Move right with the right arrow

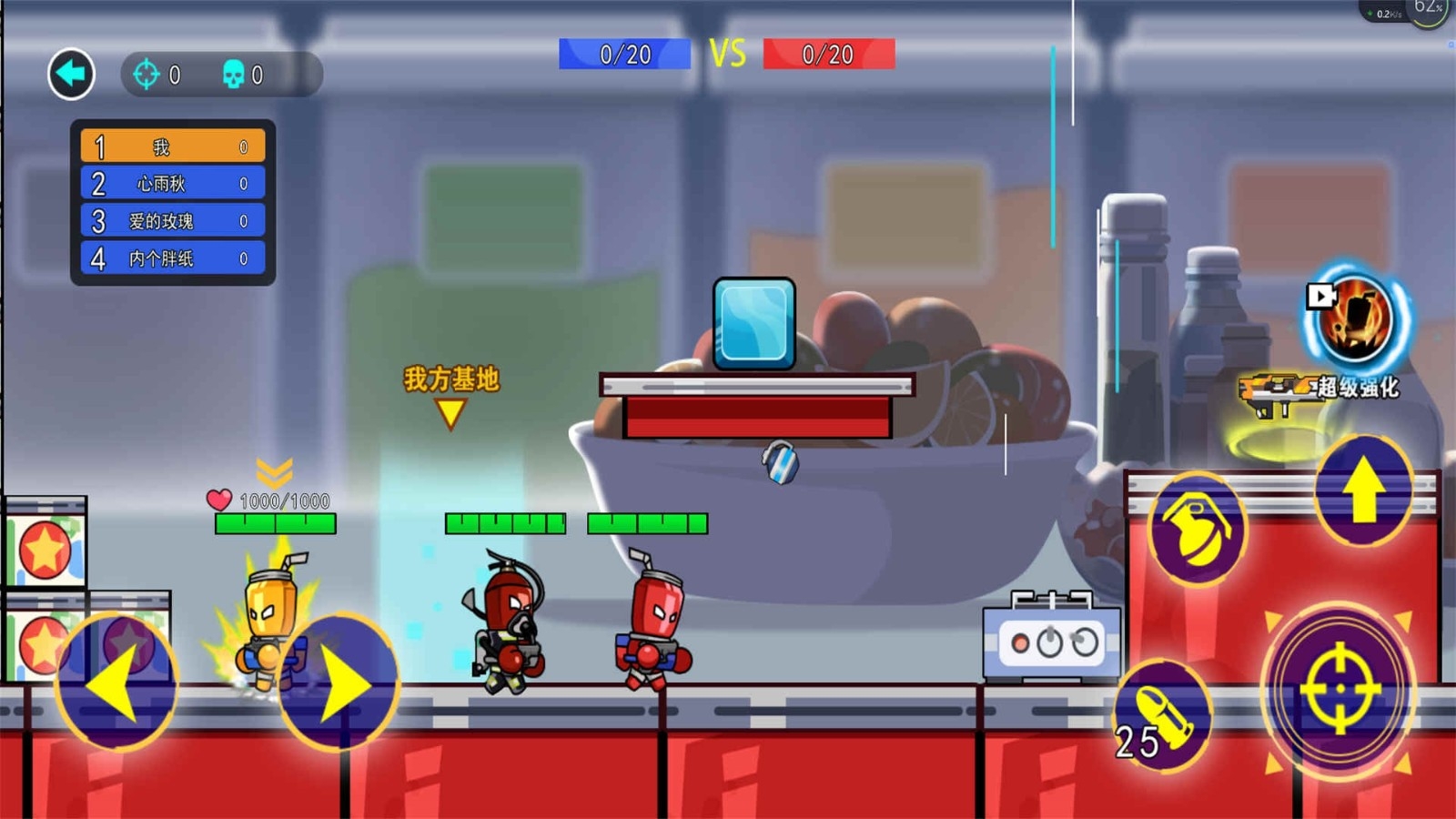click(339, 682)
